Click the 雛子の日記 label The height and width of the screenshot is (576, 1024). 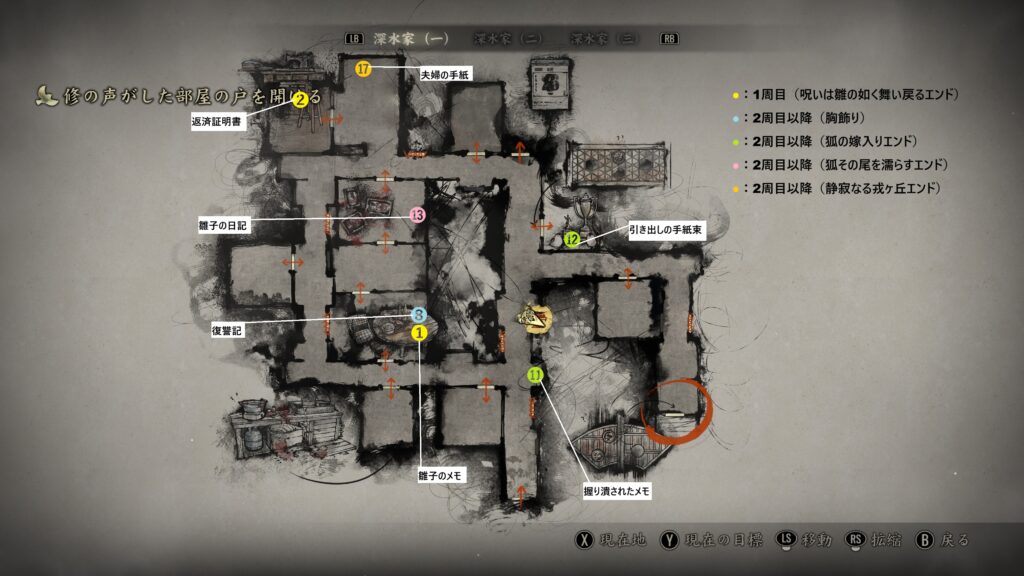pos(223,226)
